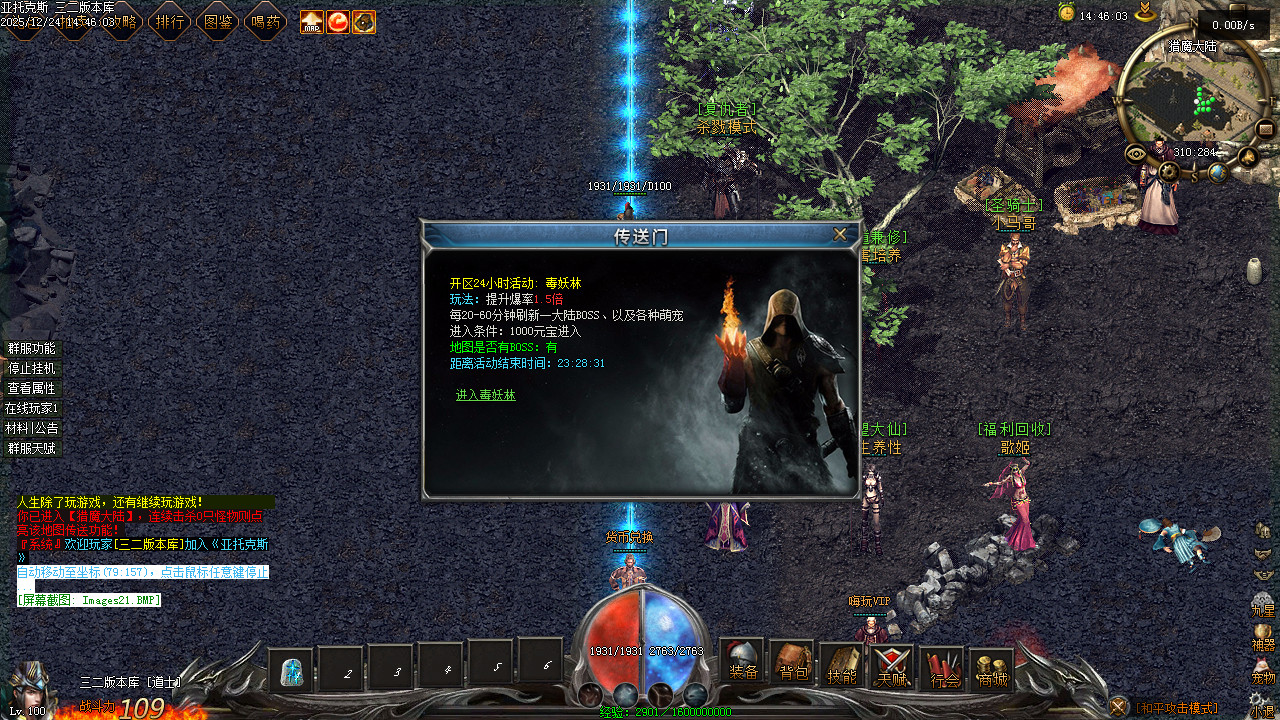The image size is (1280, 720).
Task: Toggle the minimap eye visibility icon
Action: [x=1135, y=153]
